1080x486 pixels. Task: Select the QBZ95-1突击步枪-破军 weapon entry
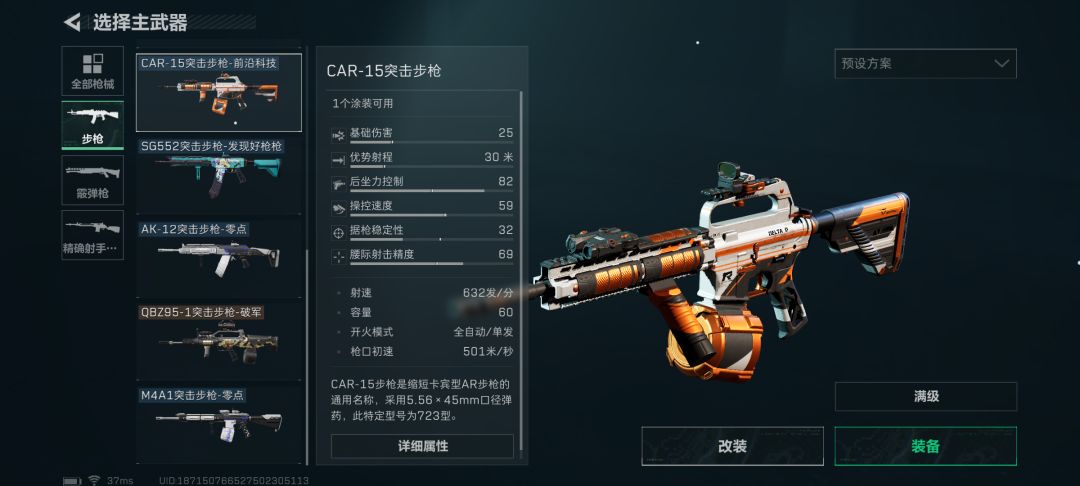[220, 341]
